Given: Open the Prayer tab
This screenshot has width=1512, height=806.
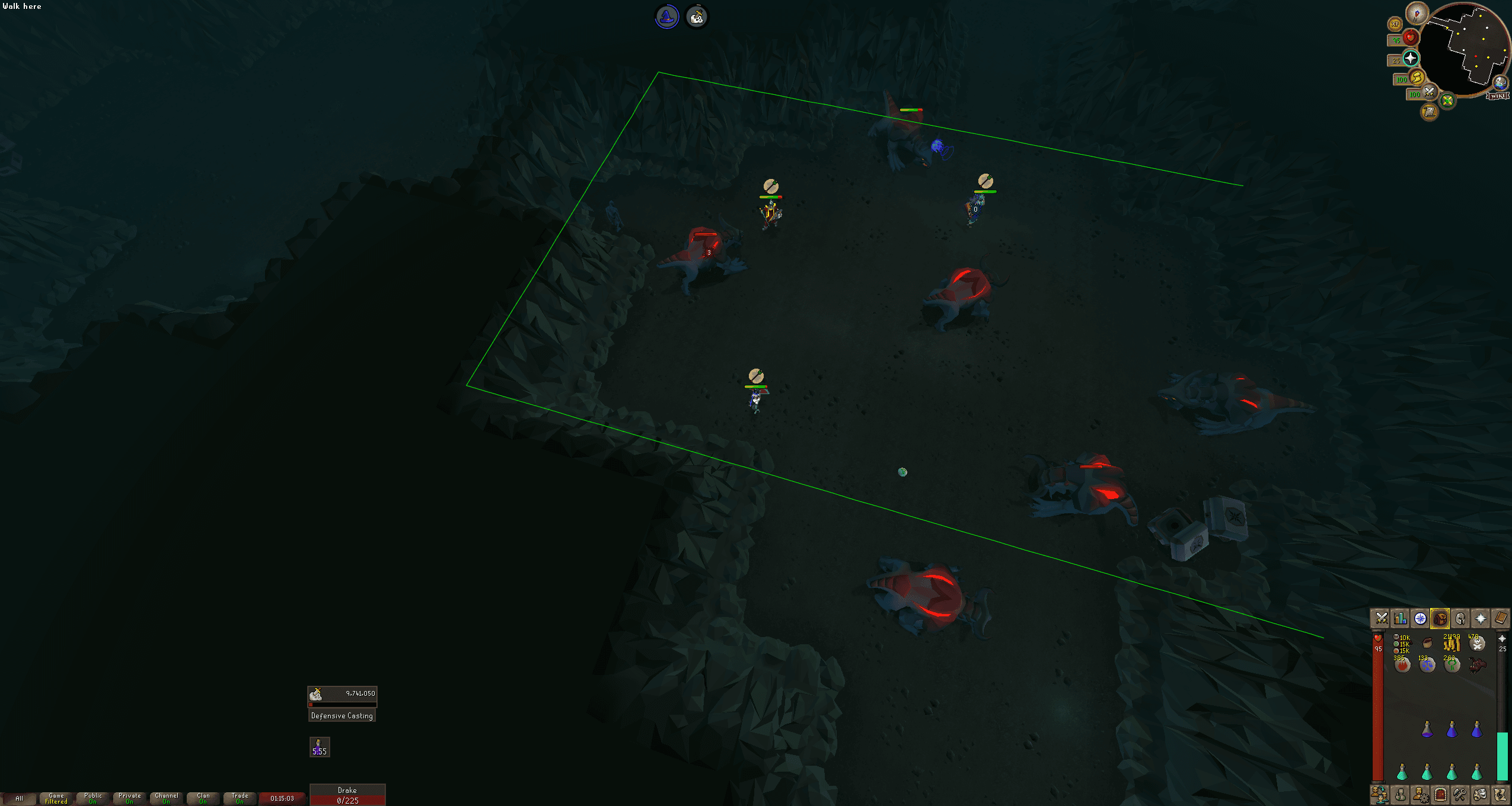Looking at the screenshot, I should [x=1481, y=618].
